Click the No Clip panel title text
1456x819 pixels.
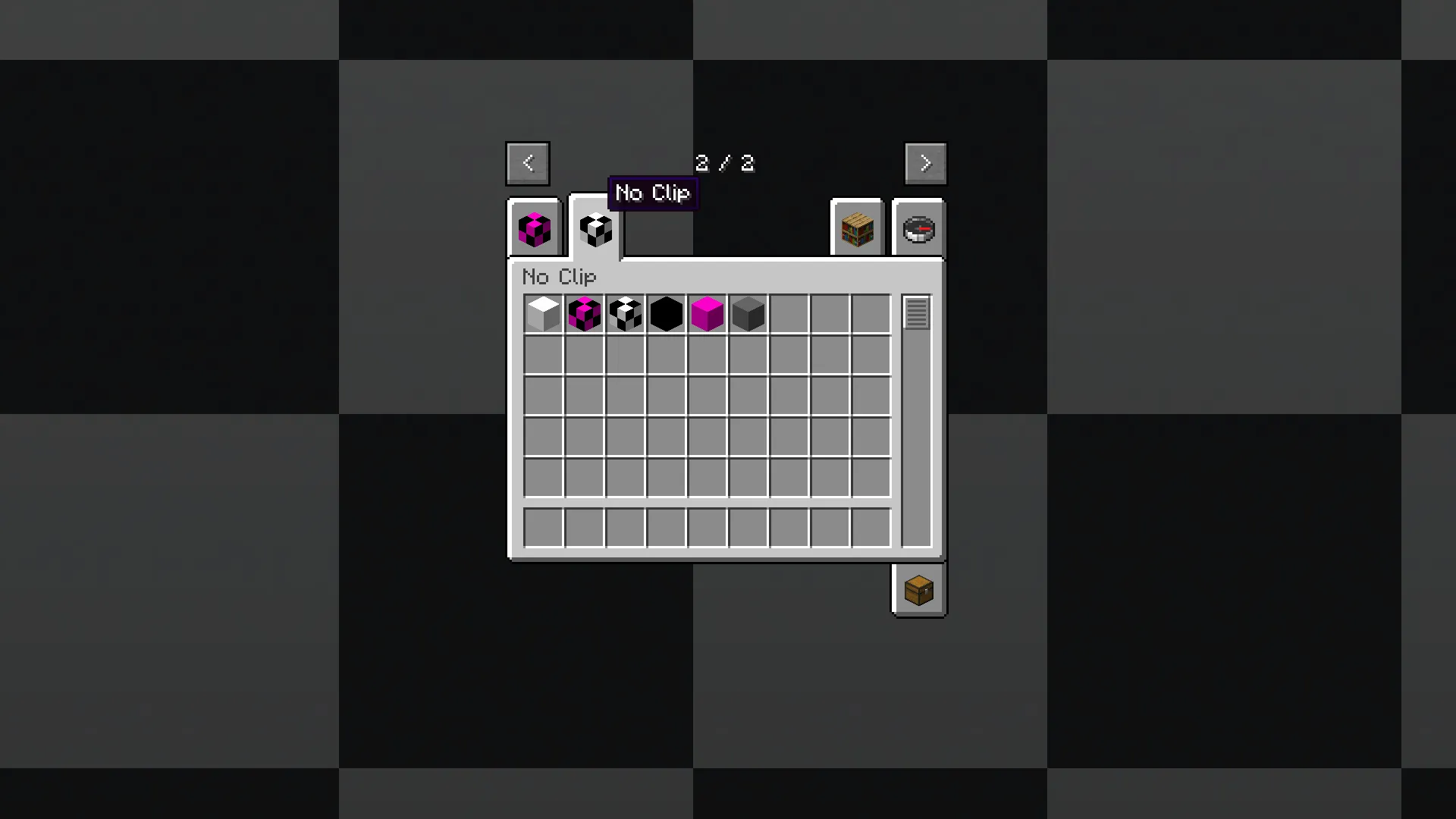[559, 278]
